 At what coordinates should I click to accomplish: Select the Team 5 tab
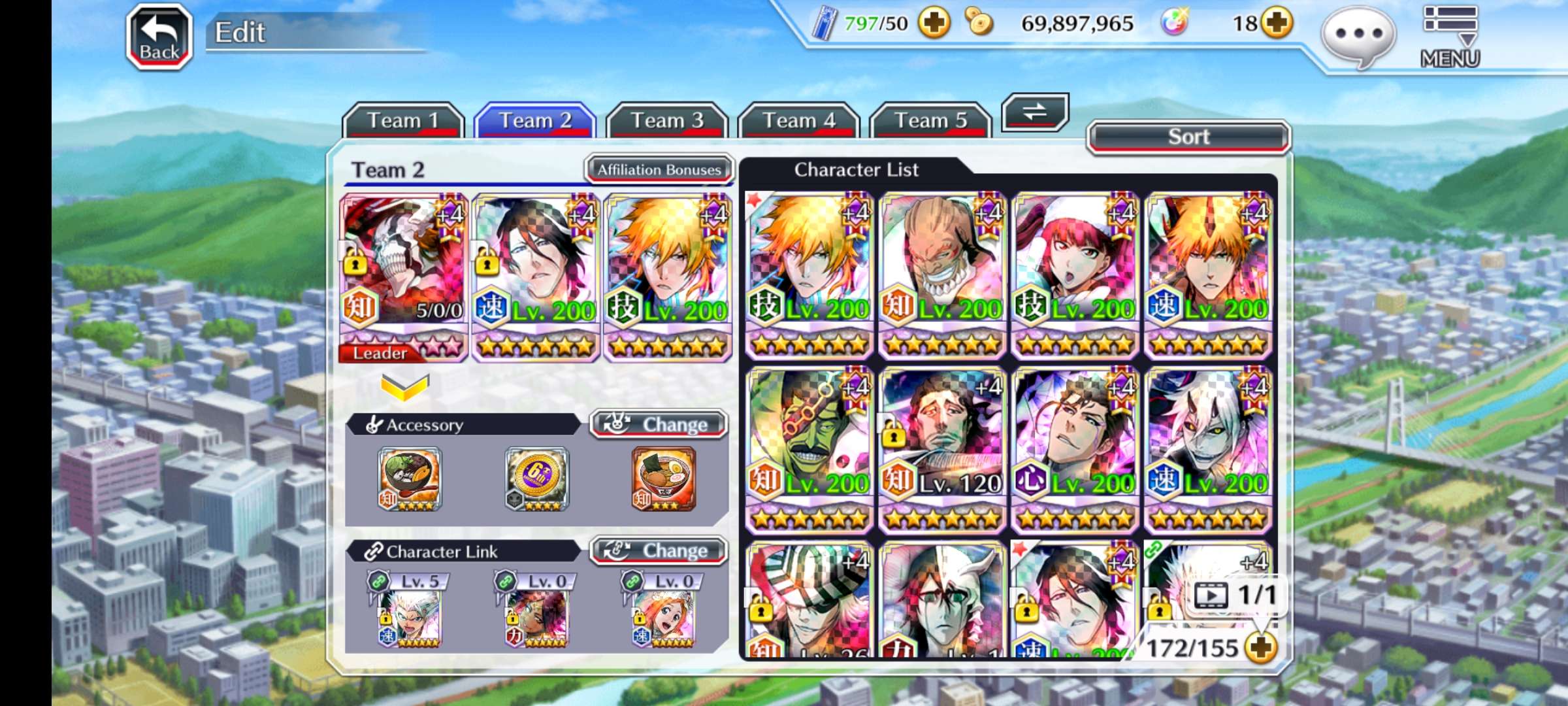pyautogui.click(x=930, y=121)
